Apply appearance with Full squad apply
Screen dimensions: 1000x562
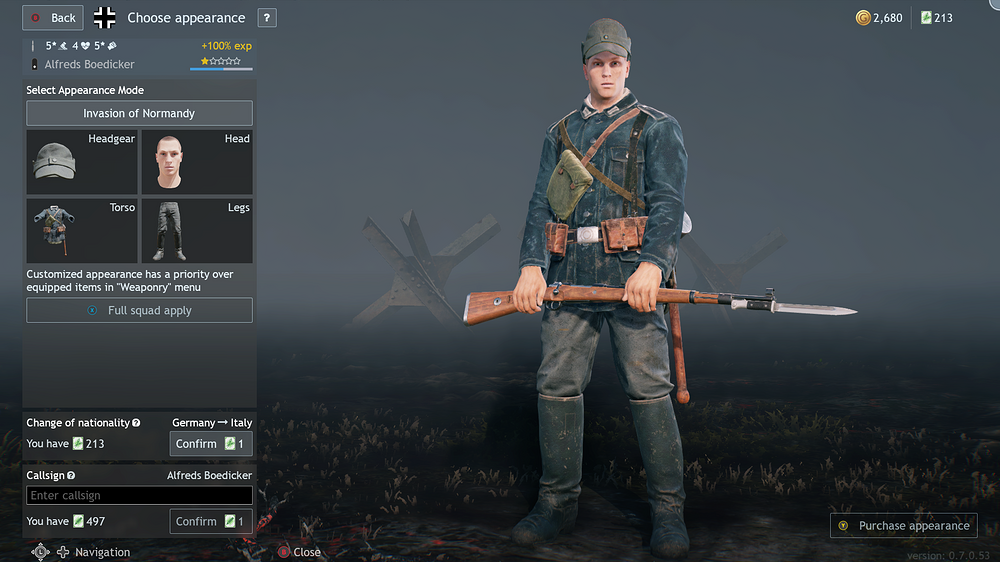click(139, 310)
